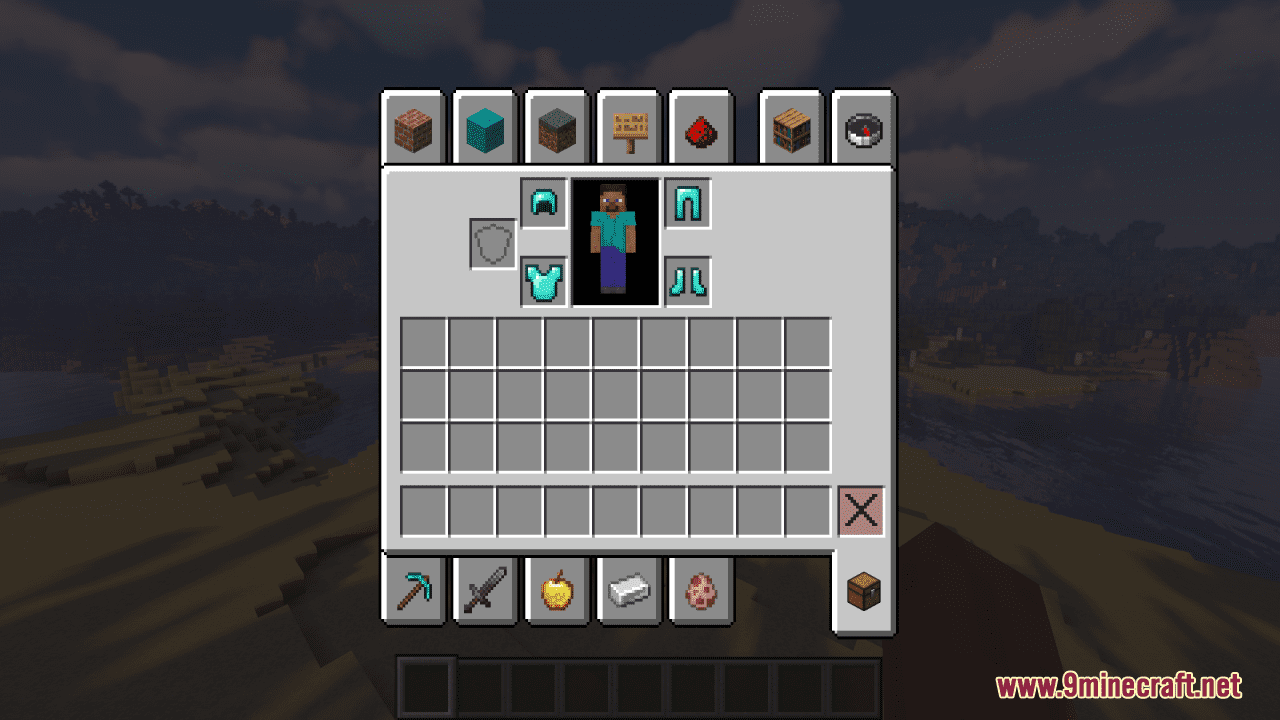The height and width of the screenshot is (720, 1280).
Task: Open the Natural Blocks grass block category
Action: [557, 128]
